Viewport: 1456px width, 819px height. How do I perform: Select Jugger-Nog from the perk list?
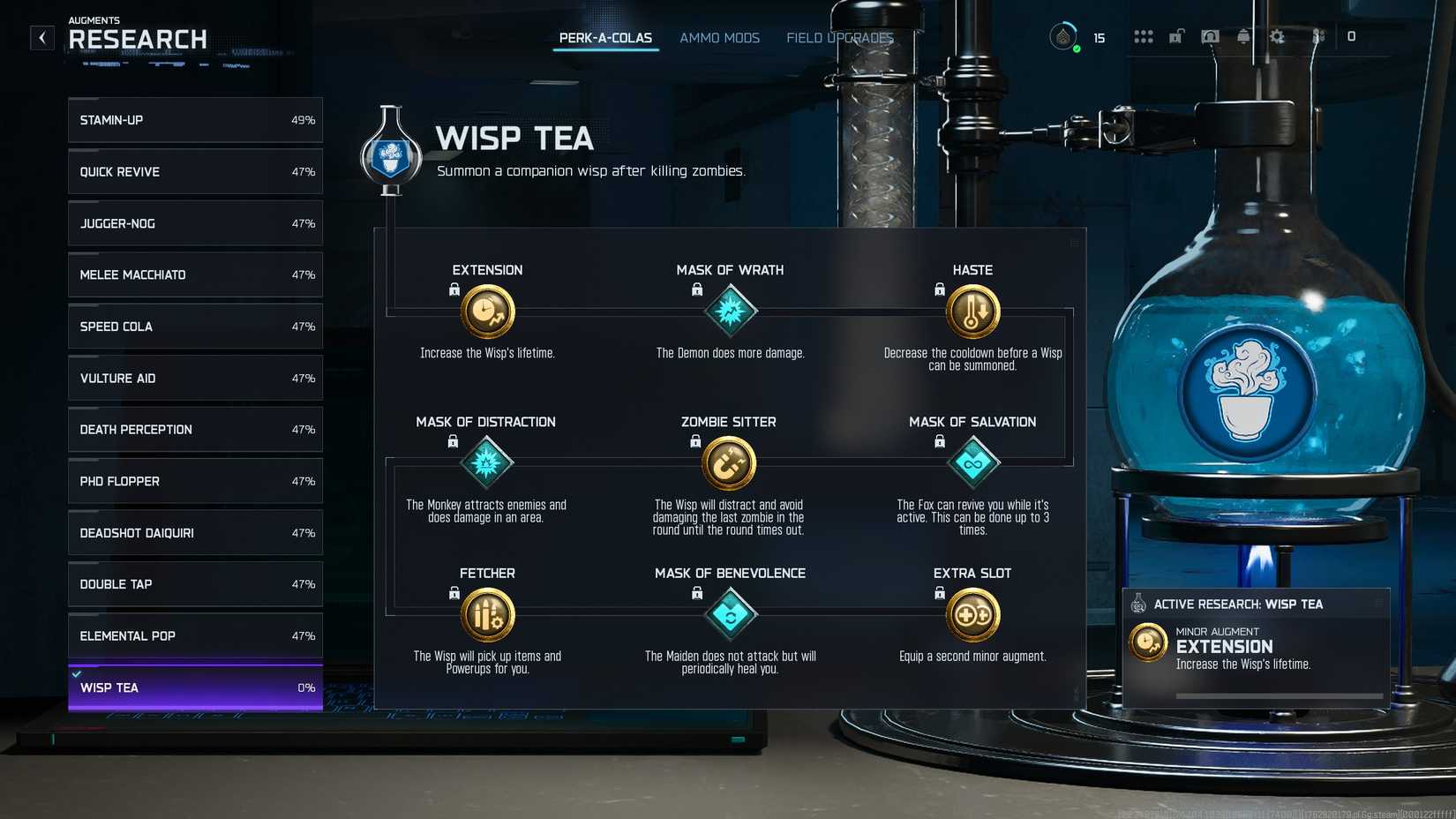194,223
